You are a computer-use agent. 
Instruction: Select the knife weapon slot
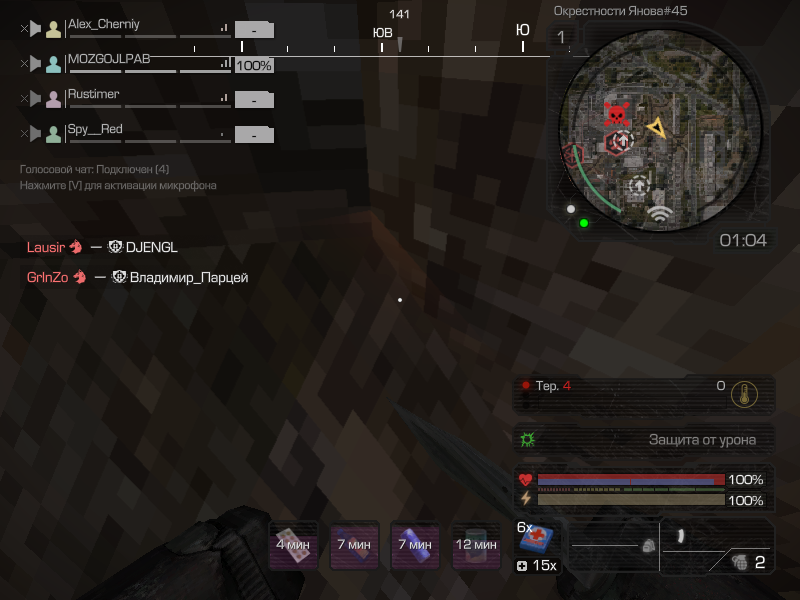[x=680, y=535]
